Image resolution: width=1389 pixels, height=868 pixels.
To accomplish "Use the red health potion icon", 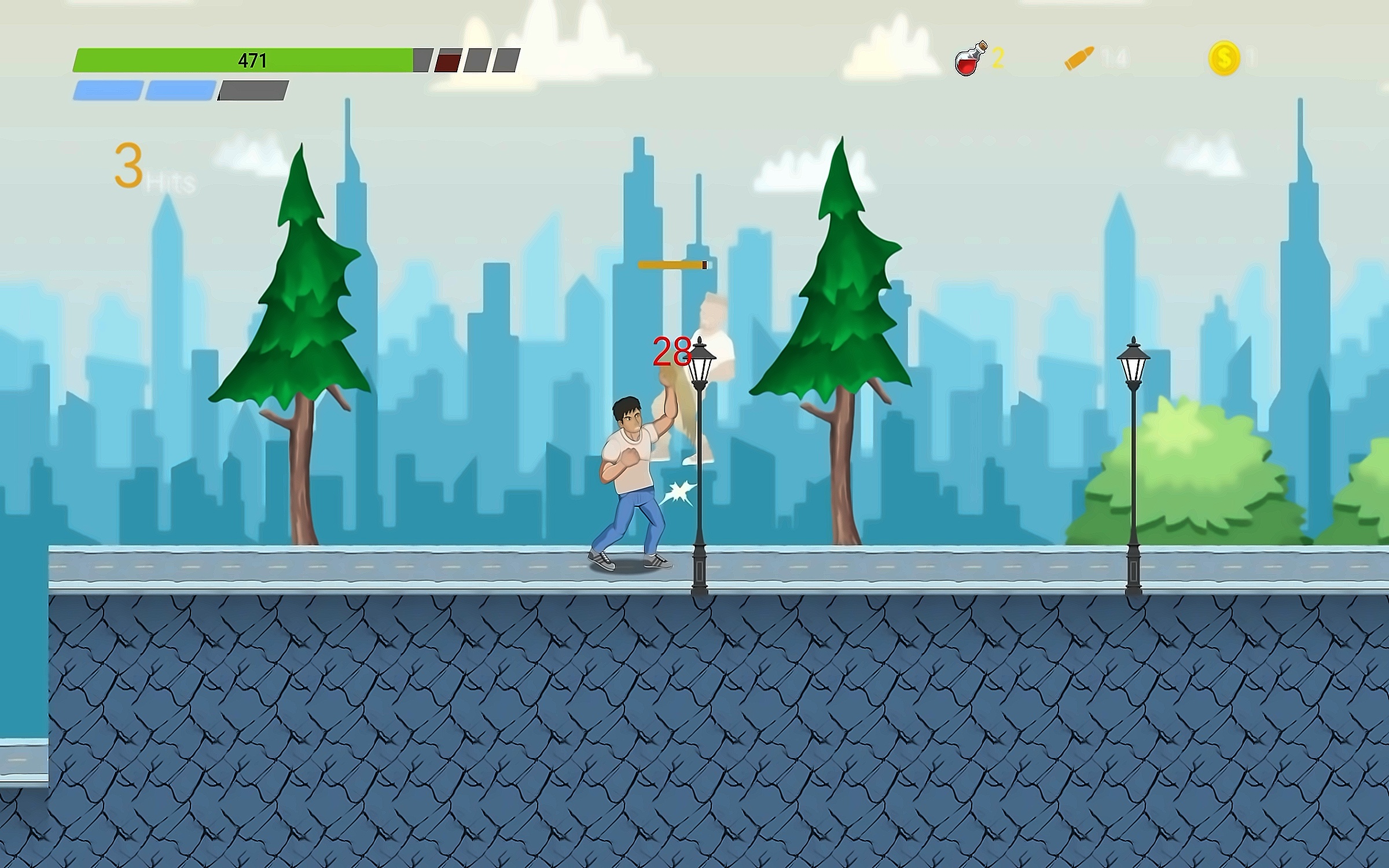I will [x=970, y=59].
